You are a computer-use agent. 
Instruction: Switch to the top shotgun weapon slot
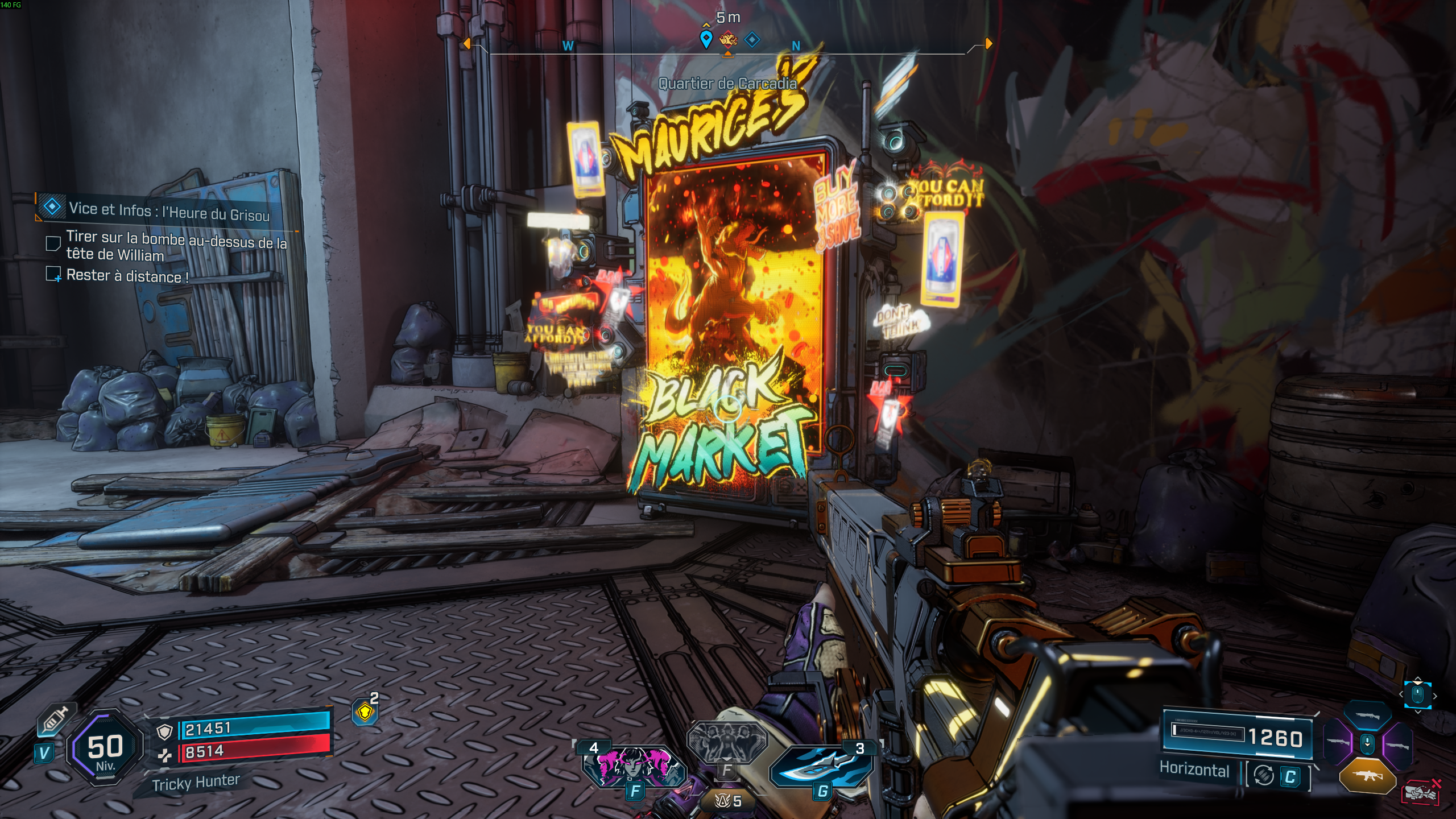1367,716
